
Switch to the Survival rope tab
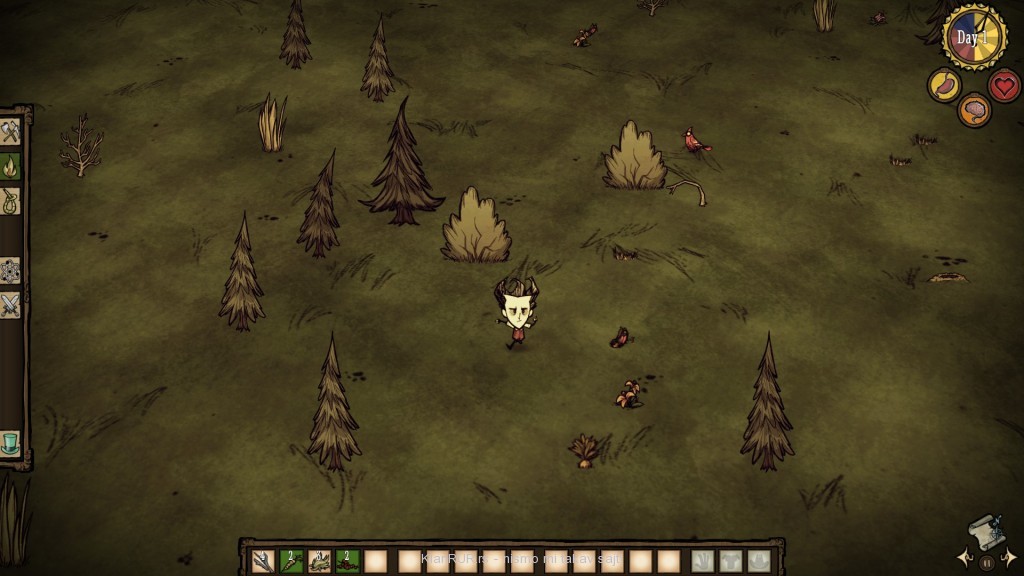pos(10,200)
